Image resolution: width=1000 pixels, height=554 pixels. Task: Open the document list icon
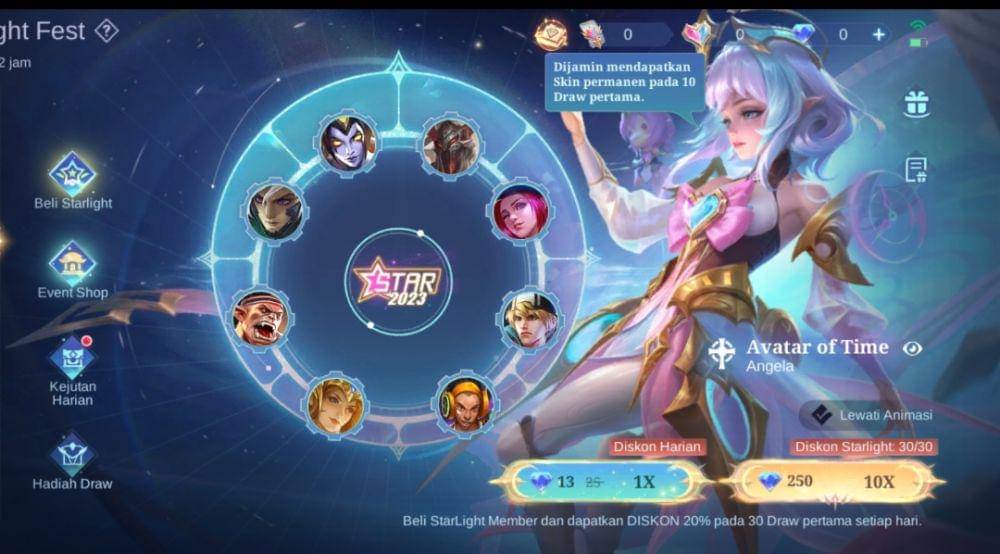click(x=916, y=169)
